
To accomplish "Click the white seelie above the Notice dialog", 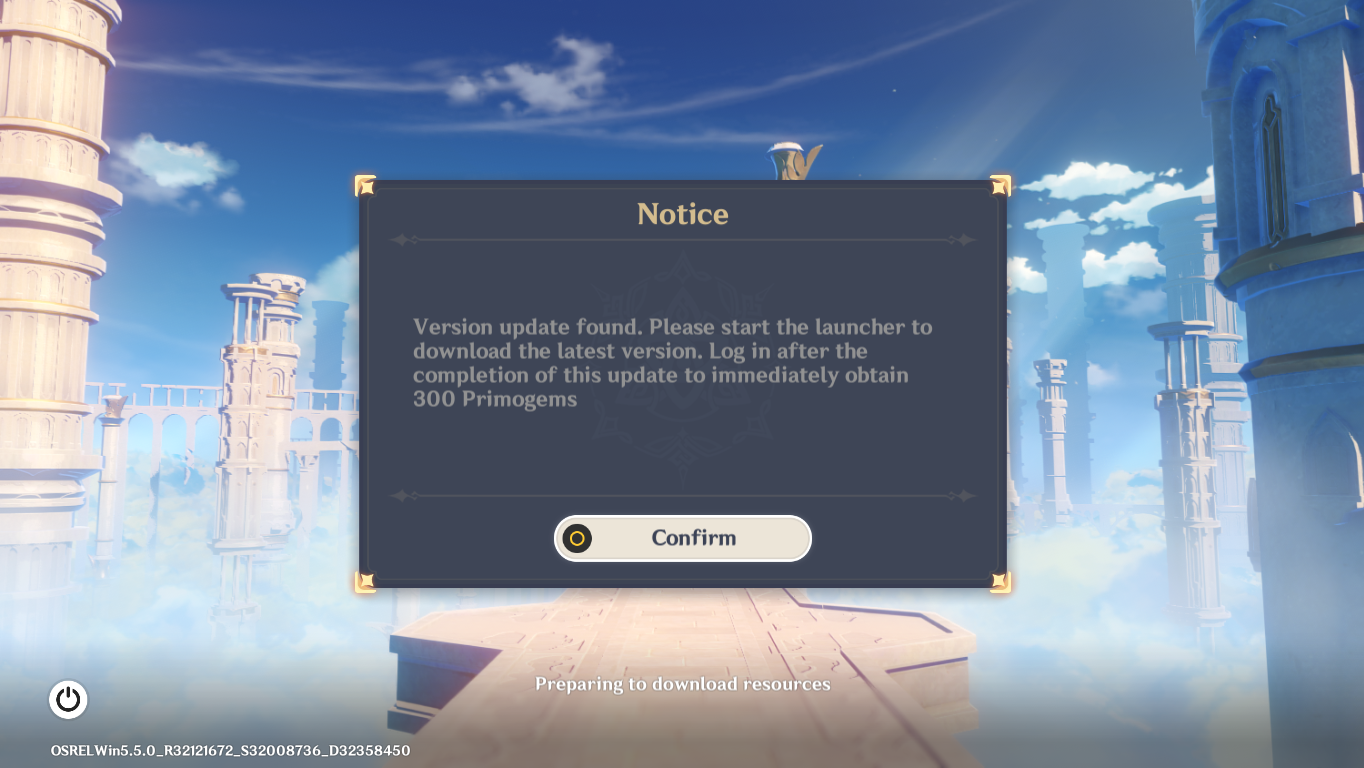I will [790, 155].
